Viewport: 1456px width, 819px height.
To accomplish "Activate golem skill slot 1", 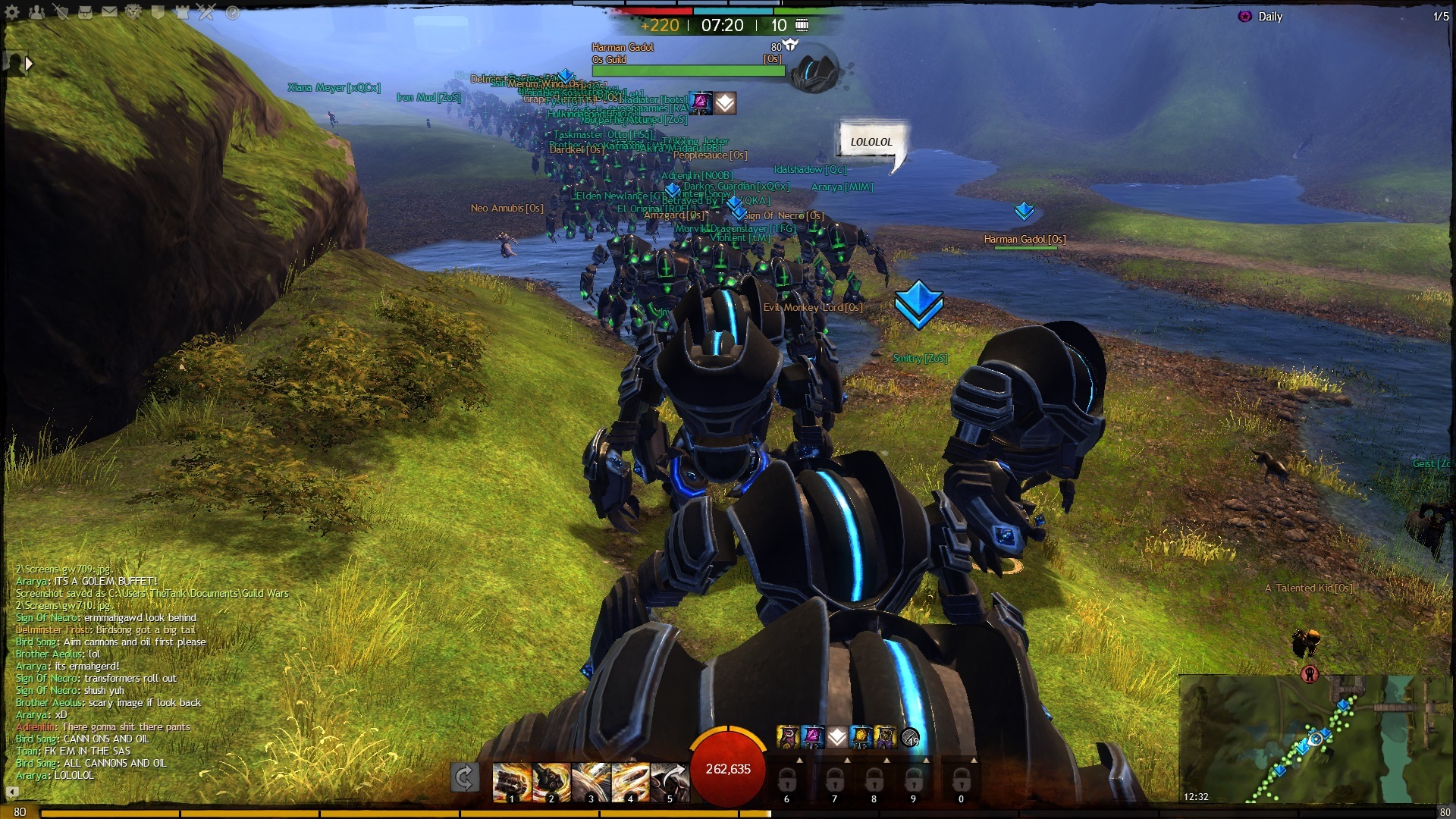I will tap(511, 781).
